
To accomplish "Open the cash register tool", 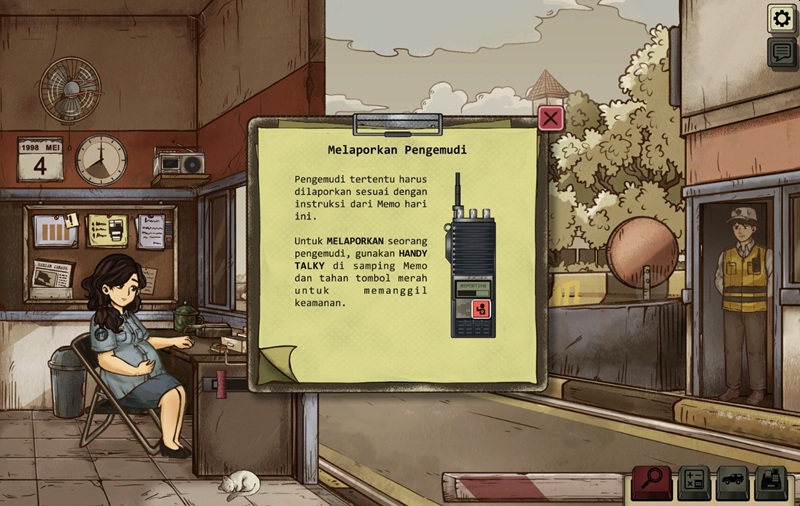I will (x=771, y=482).
